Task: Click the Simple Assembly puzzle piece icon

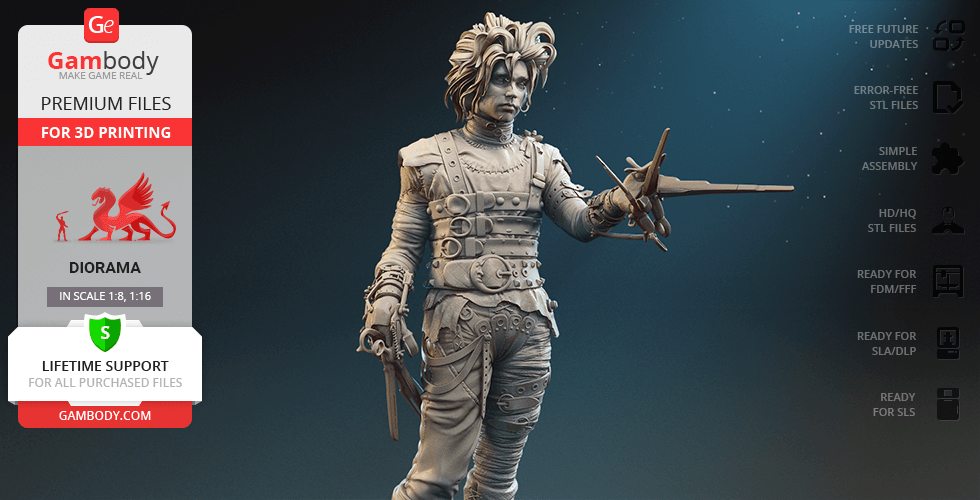Action: coord(948,158)
